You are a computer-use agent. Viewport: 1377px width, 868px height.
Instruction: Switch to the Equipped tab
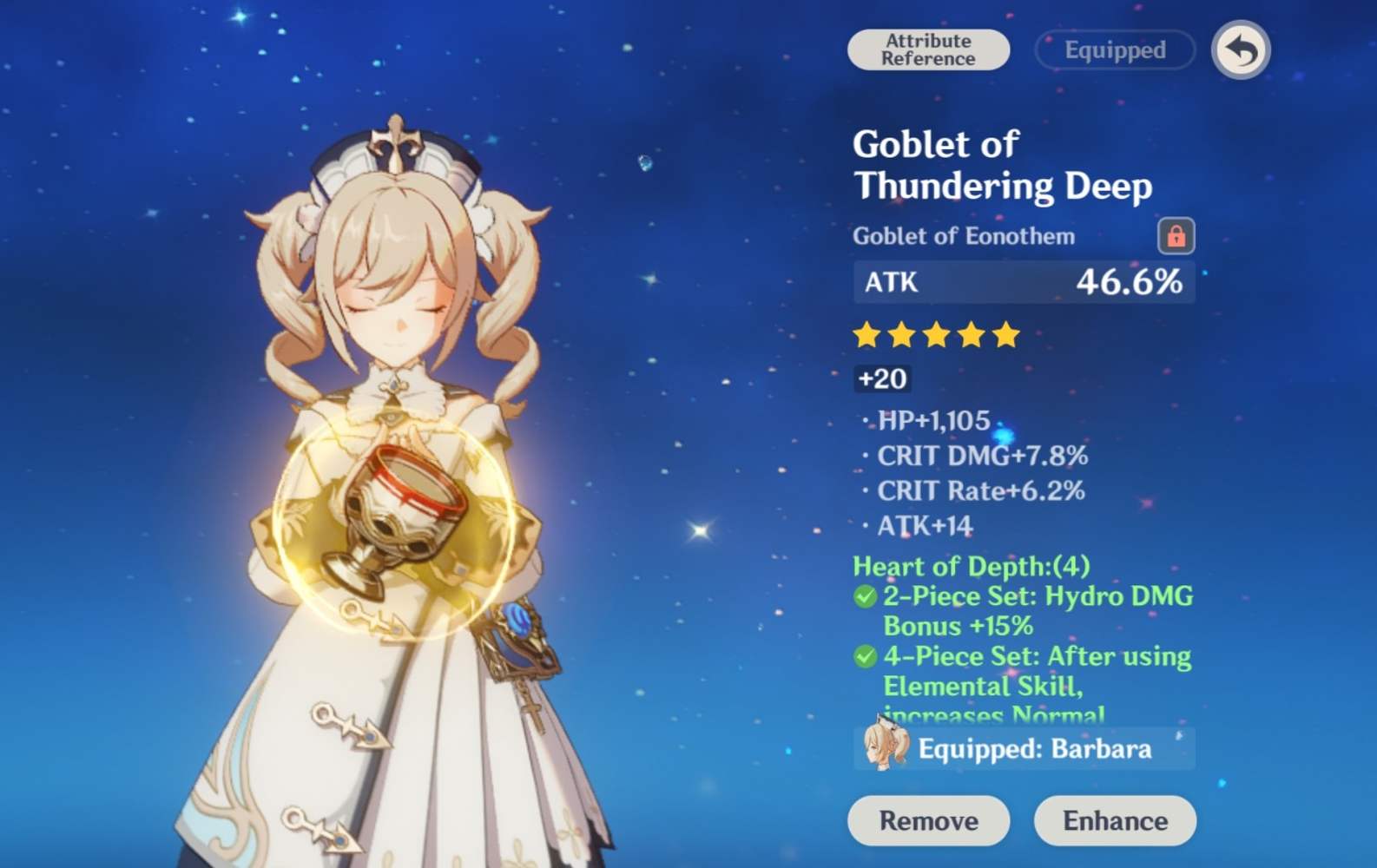tap(1114, 49)
